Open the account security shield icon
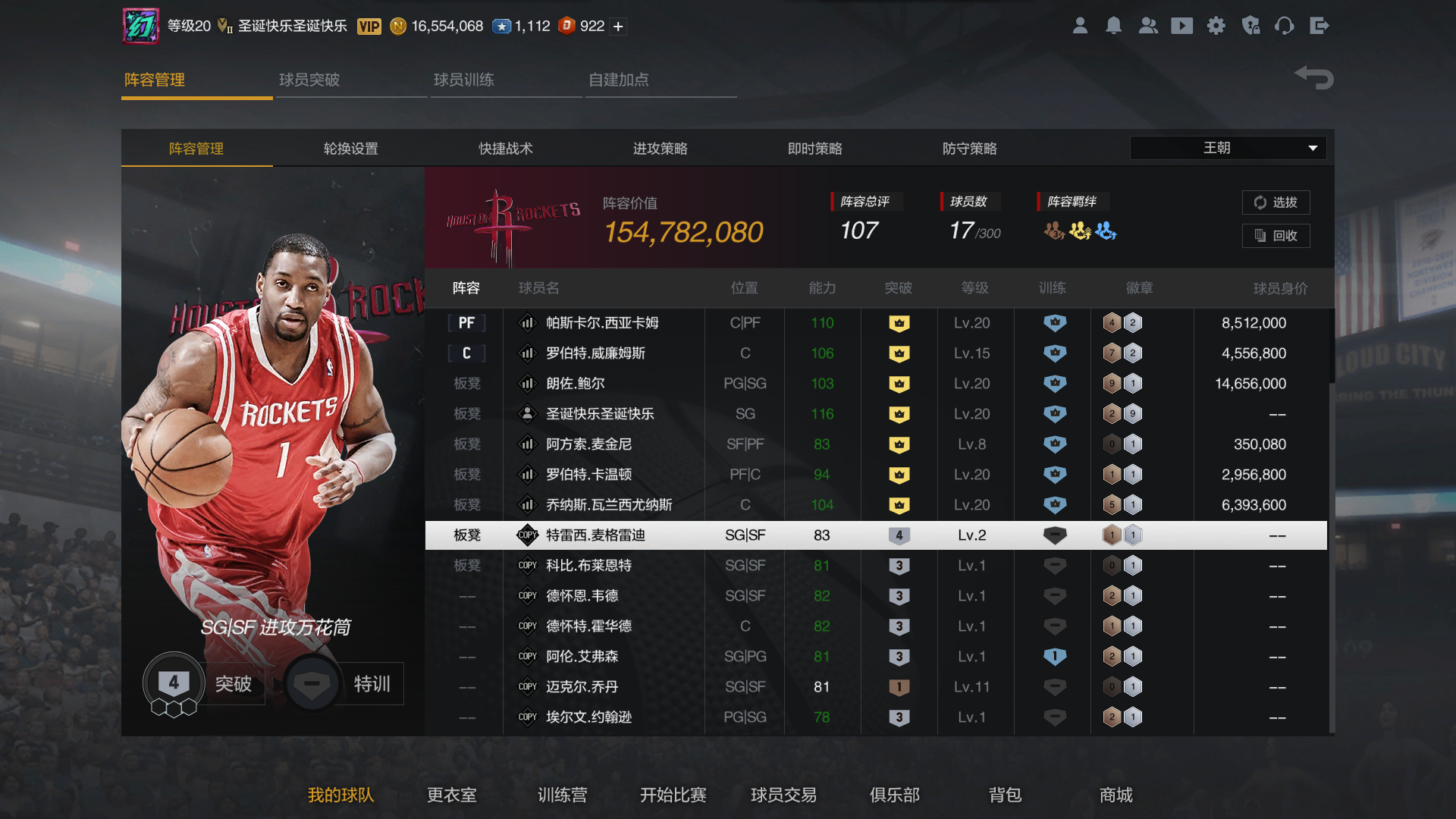 point(1251,26)
